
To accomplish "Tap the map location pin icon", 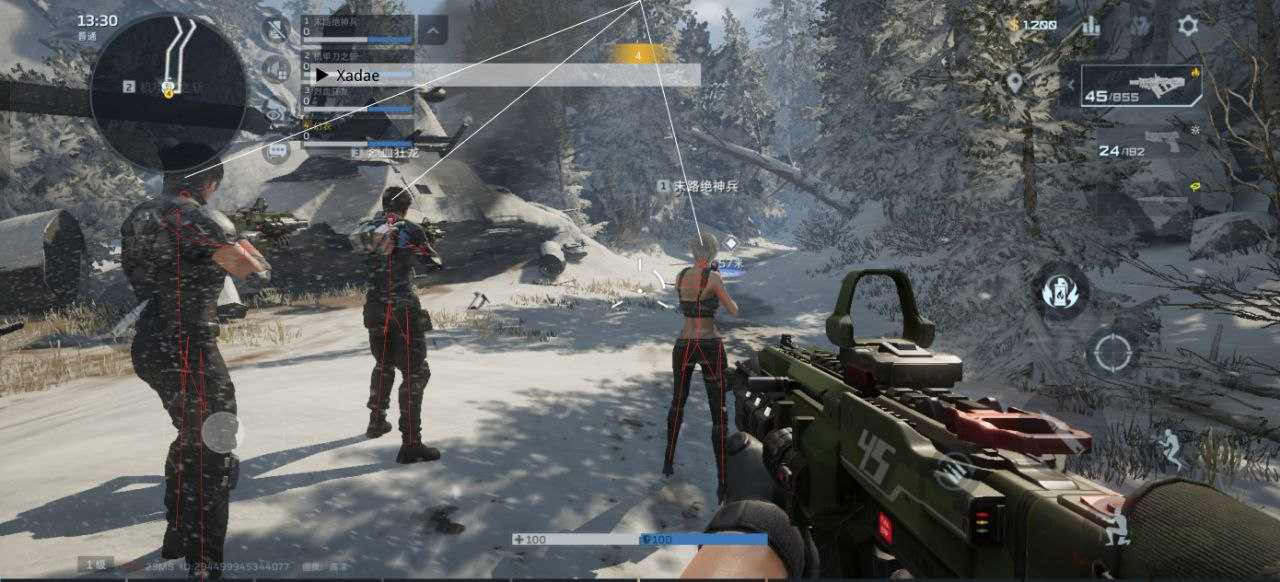I will tap(1015, 83).
